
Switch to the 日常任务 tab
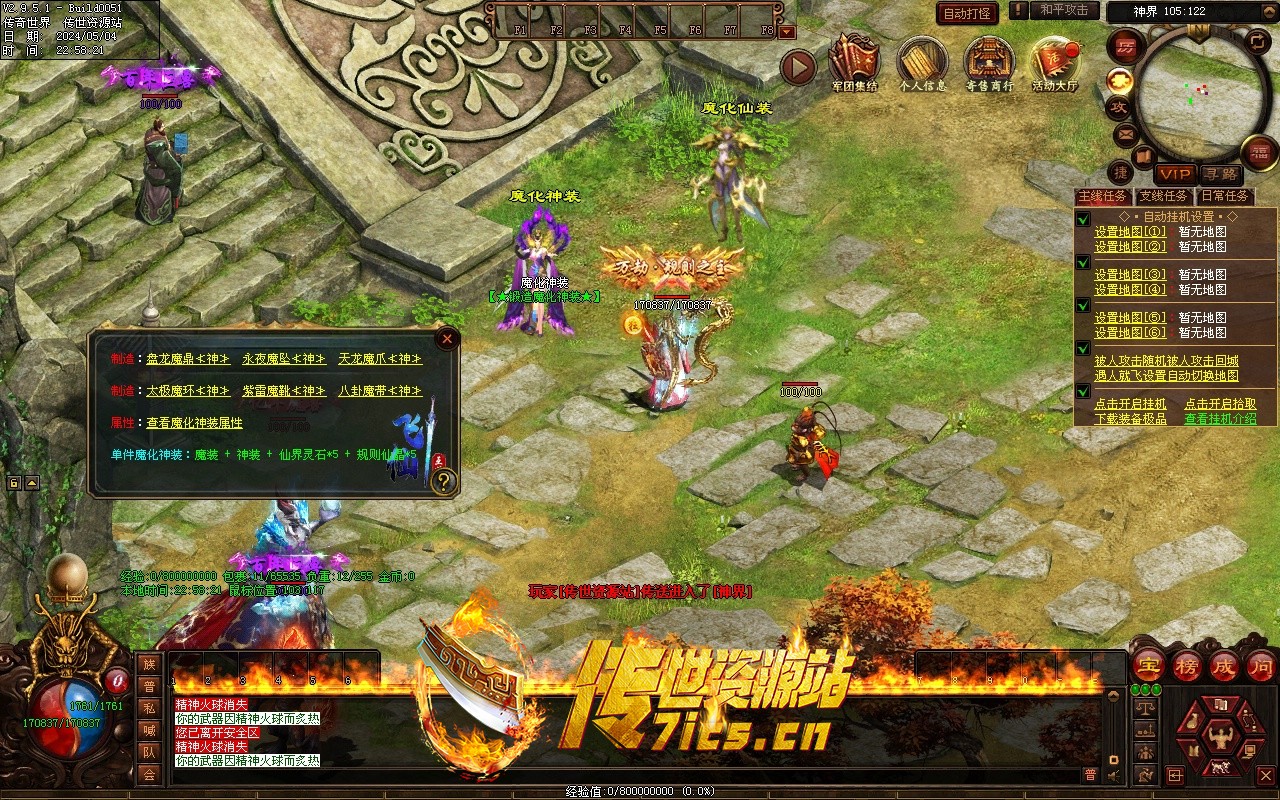pyautogui.click(x=1225, y=196)
